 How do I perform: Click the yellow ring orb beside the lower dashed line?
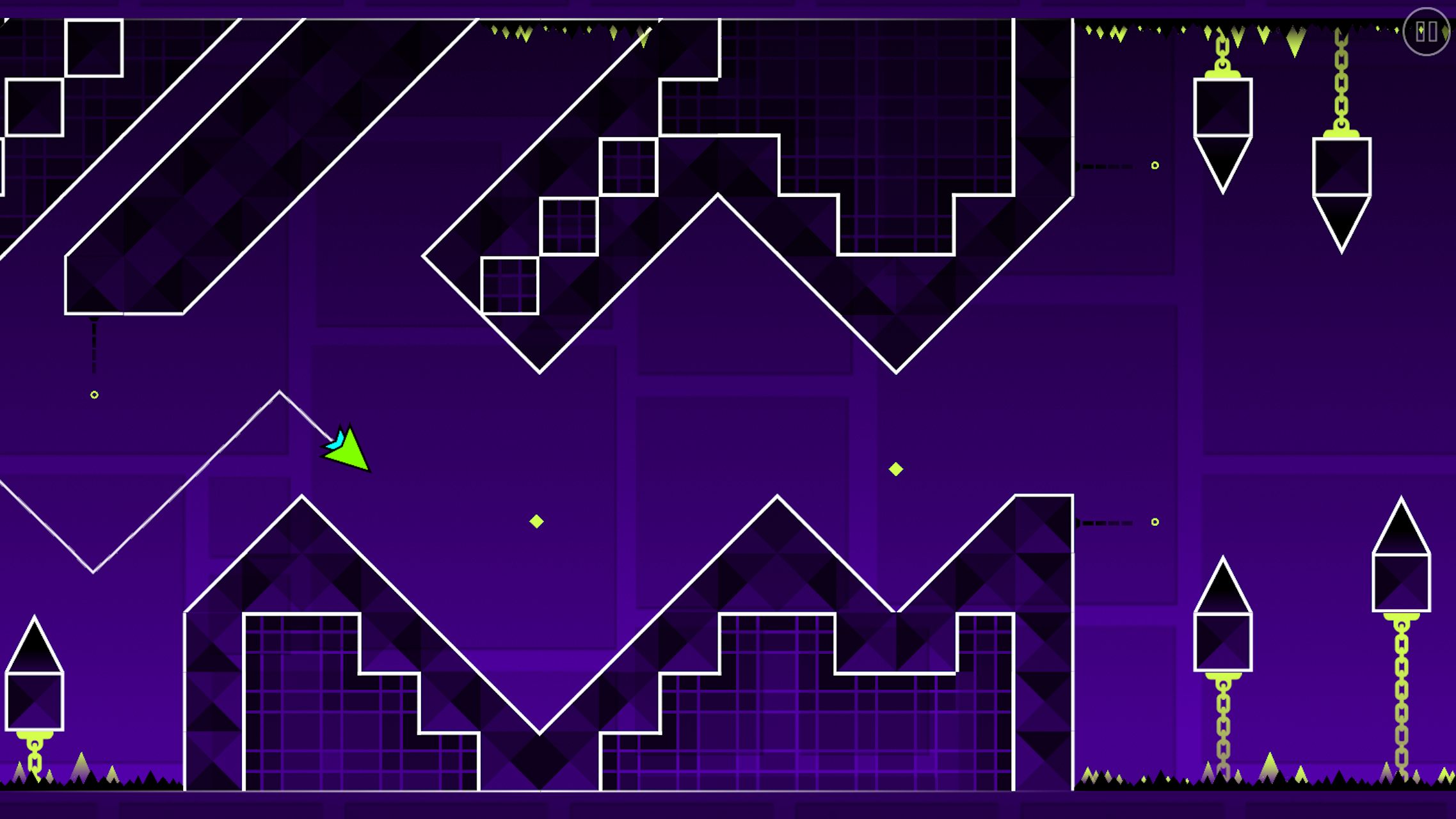click(1155, 522)
